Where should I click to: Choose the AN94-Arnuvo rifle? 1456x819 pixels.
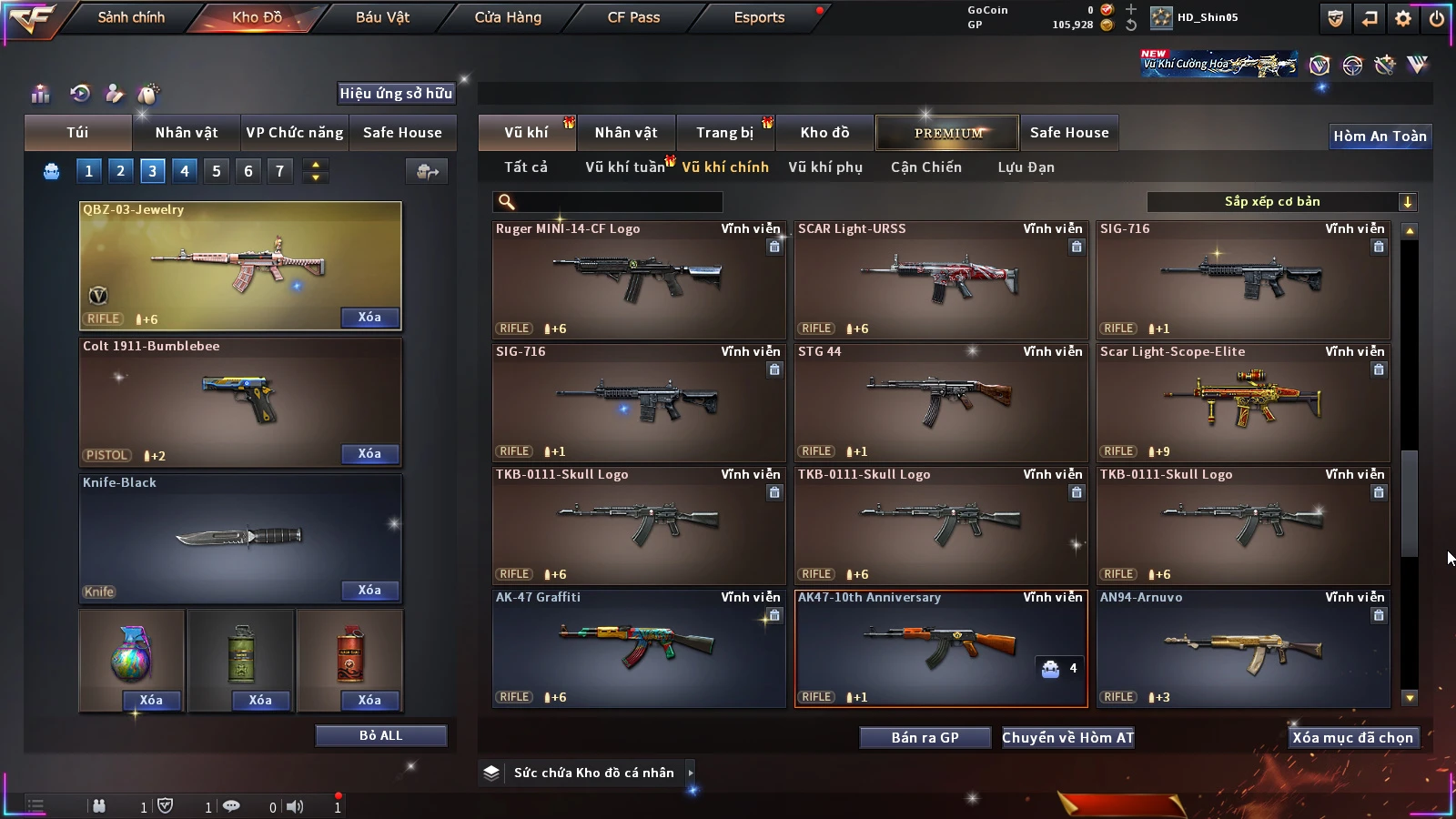click(x=1242, y=648)
